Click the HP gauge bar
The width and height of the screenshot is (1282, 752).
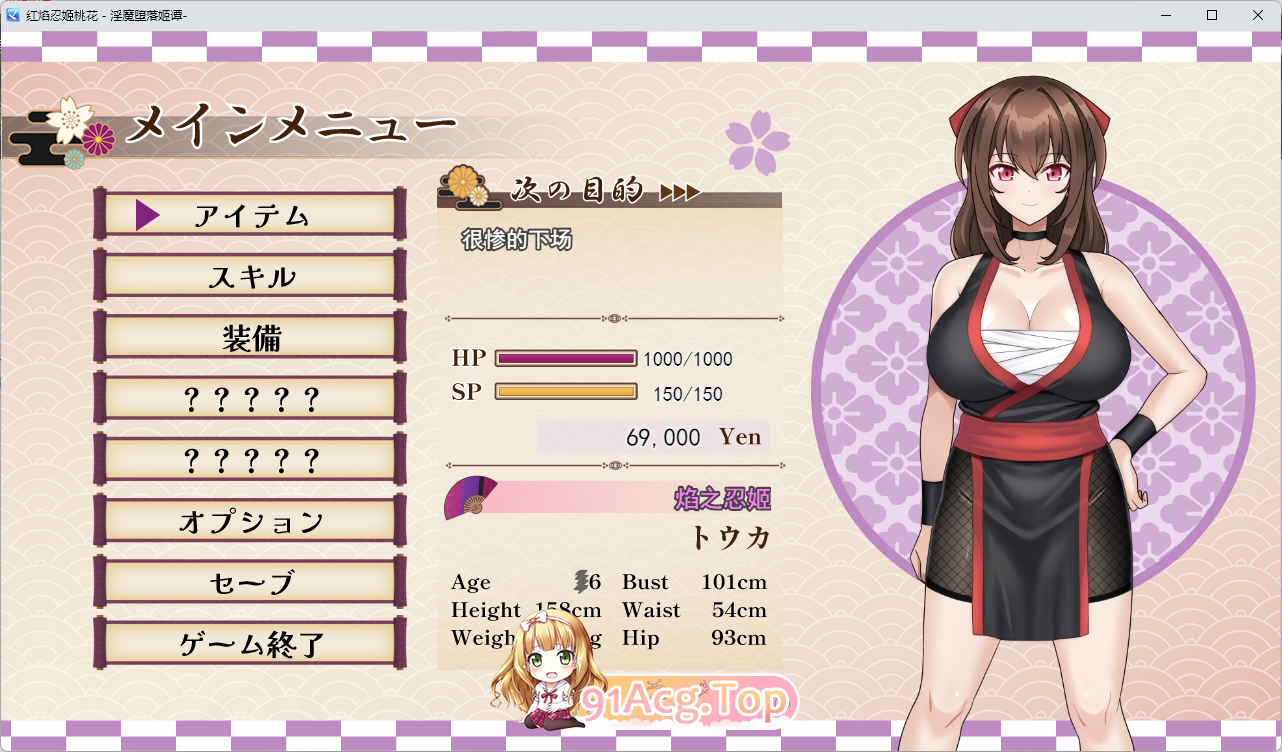pos(567,358)
